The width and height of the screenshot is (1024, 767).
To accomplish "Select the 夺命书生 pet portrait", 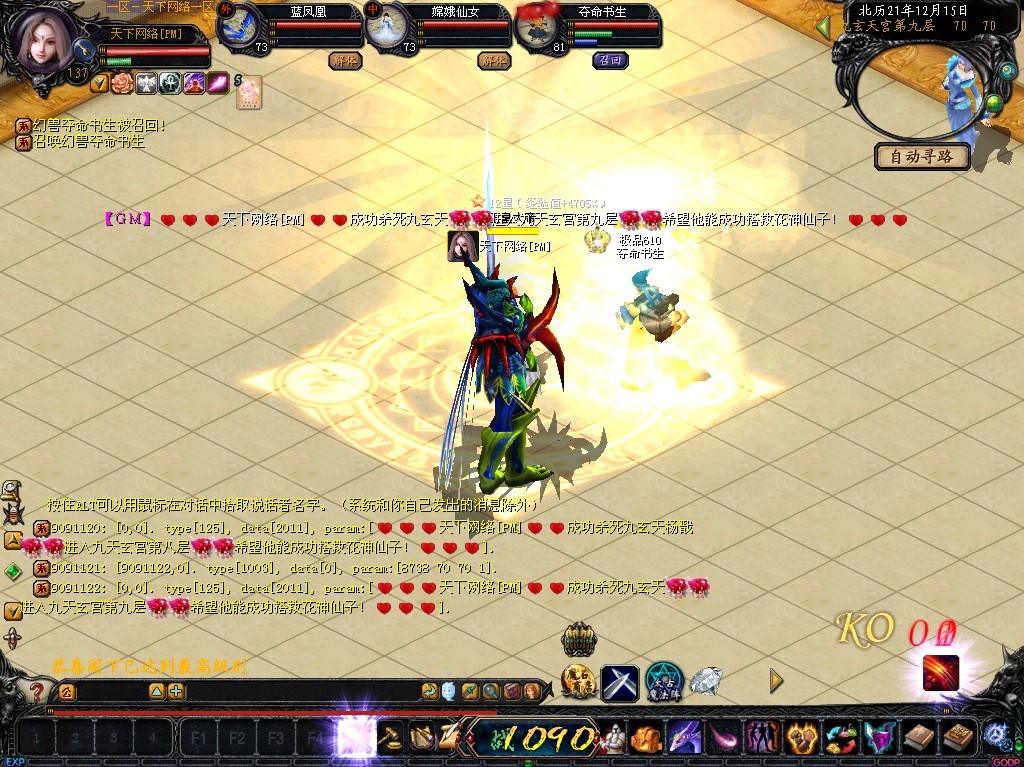I will tap(538, 27).
